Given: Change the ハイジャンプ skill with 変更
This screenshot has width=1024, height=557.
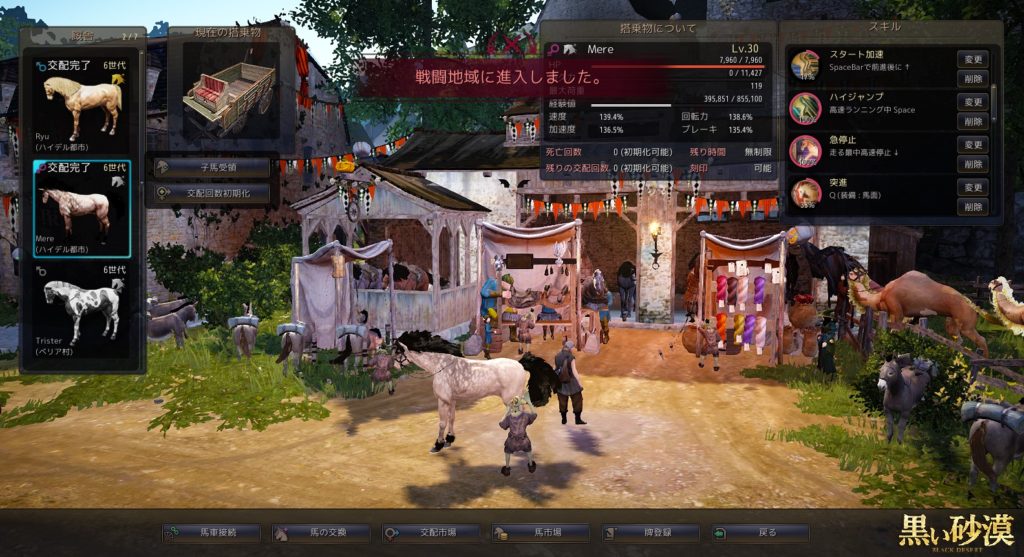Looking at the screenshot, I should pos(973,102).
